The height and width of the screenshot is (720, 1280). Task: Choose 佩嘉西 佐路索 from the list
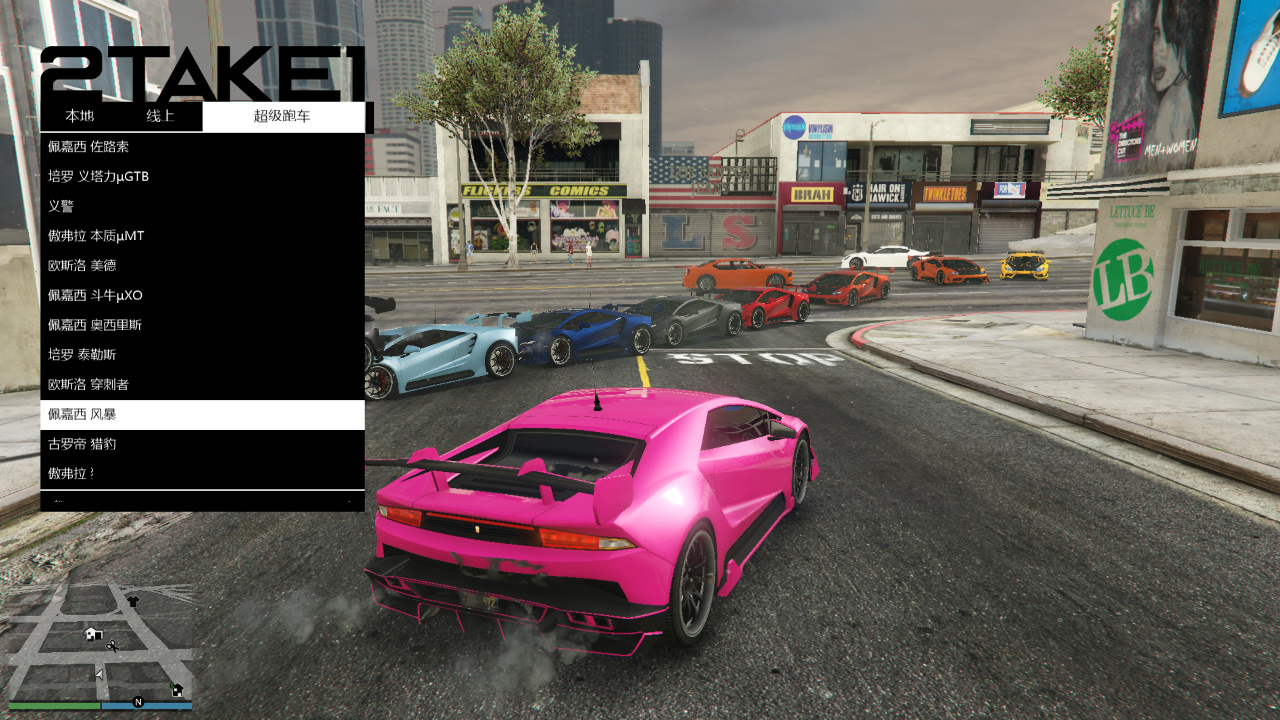click(202, 147)
